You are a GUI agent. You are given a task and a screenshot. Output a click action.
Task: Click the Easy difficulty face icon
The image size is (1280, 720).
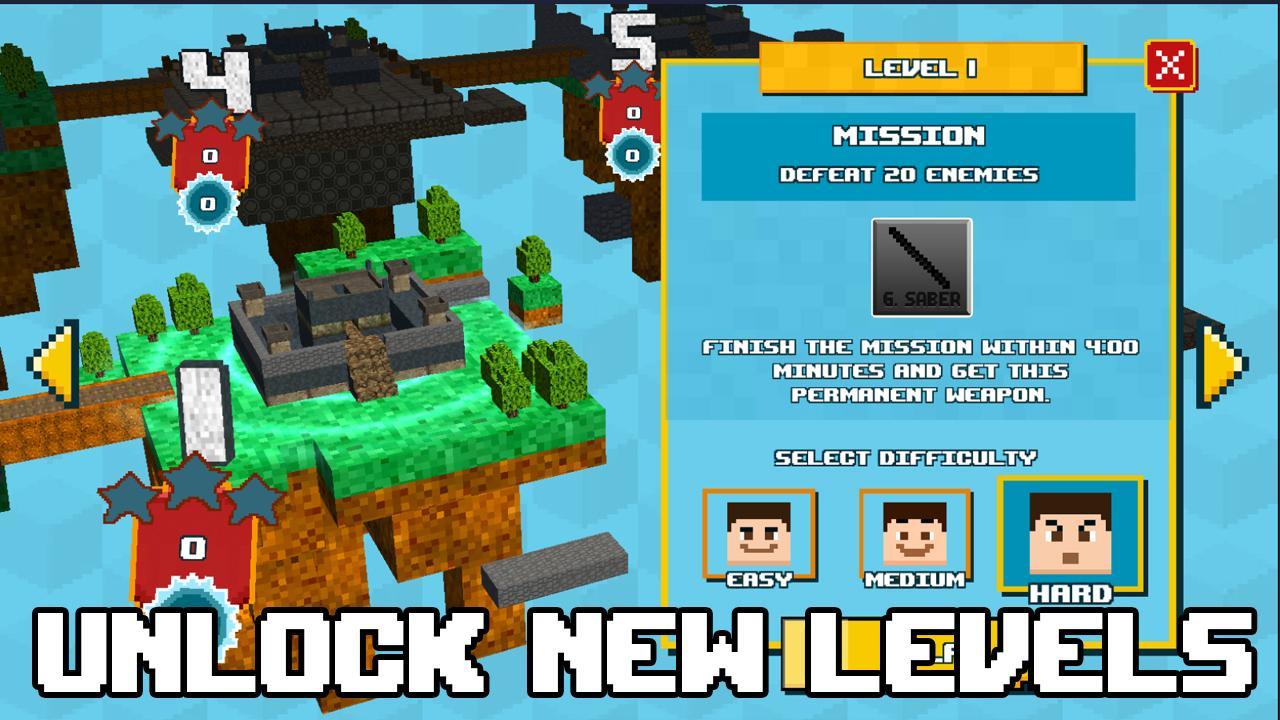pyautogui.click(x=760, y=533)
